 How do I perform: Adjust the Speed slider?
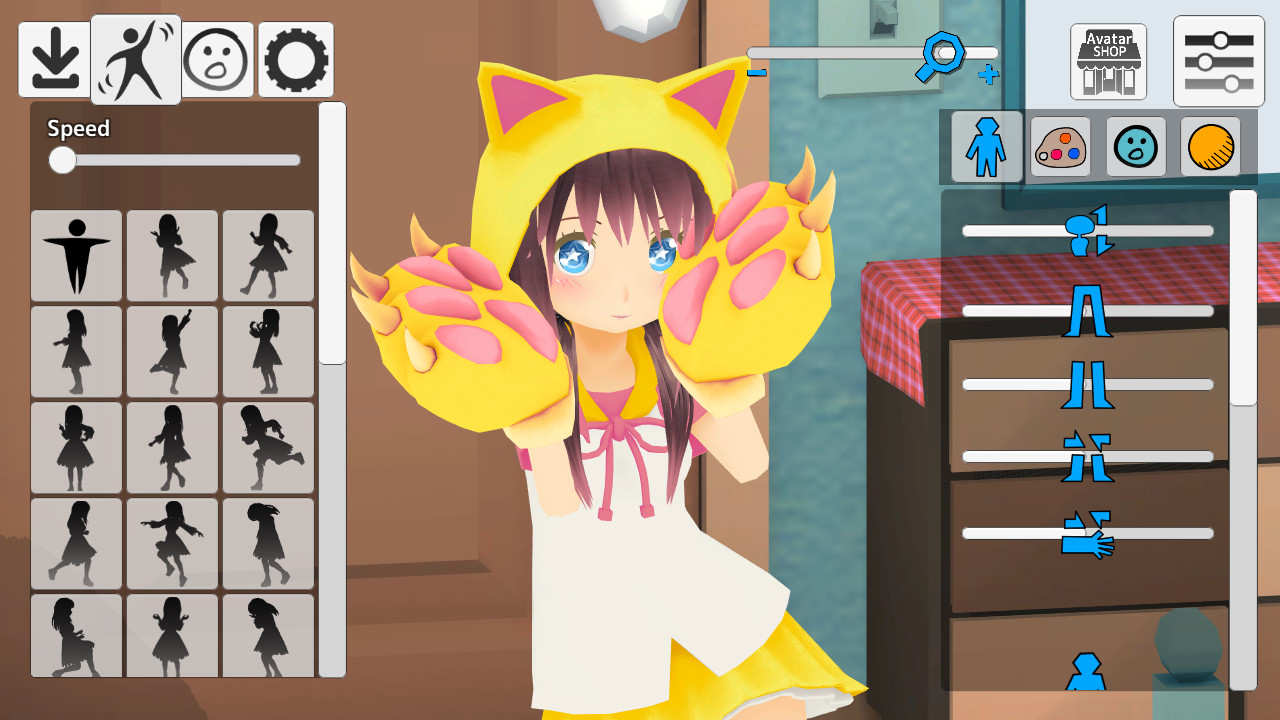pyautogui.click(x=62, y=160)
